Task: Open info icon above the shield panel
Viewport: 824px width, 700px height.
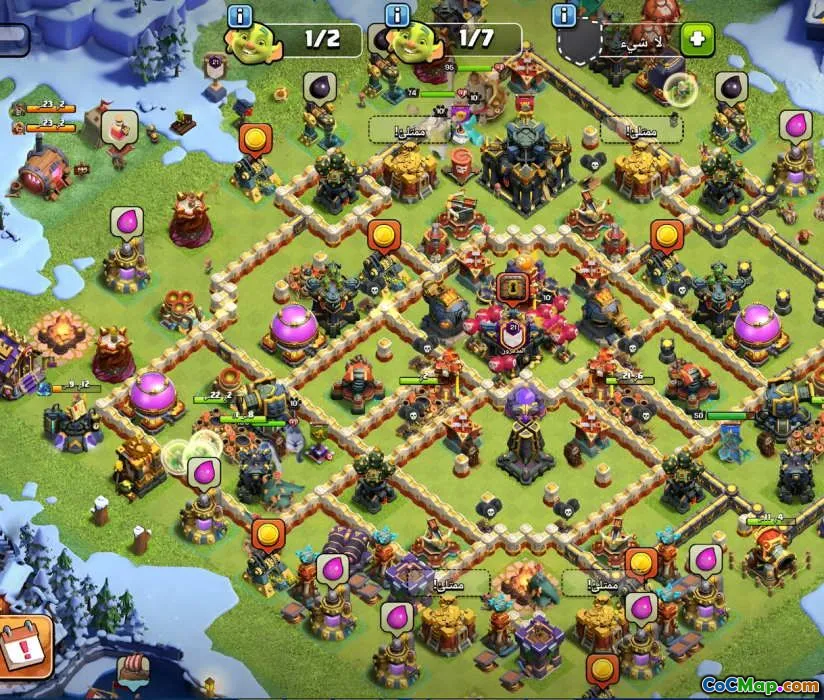Action: click(x=565, y=15)
